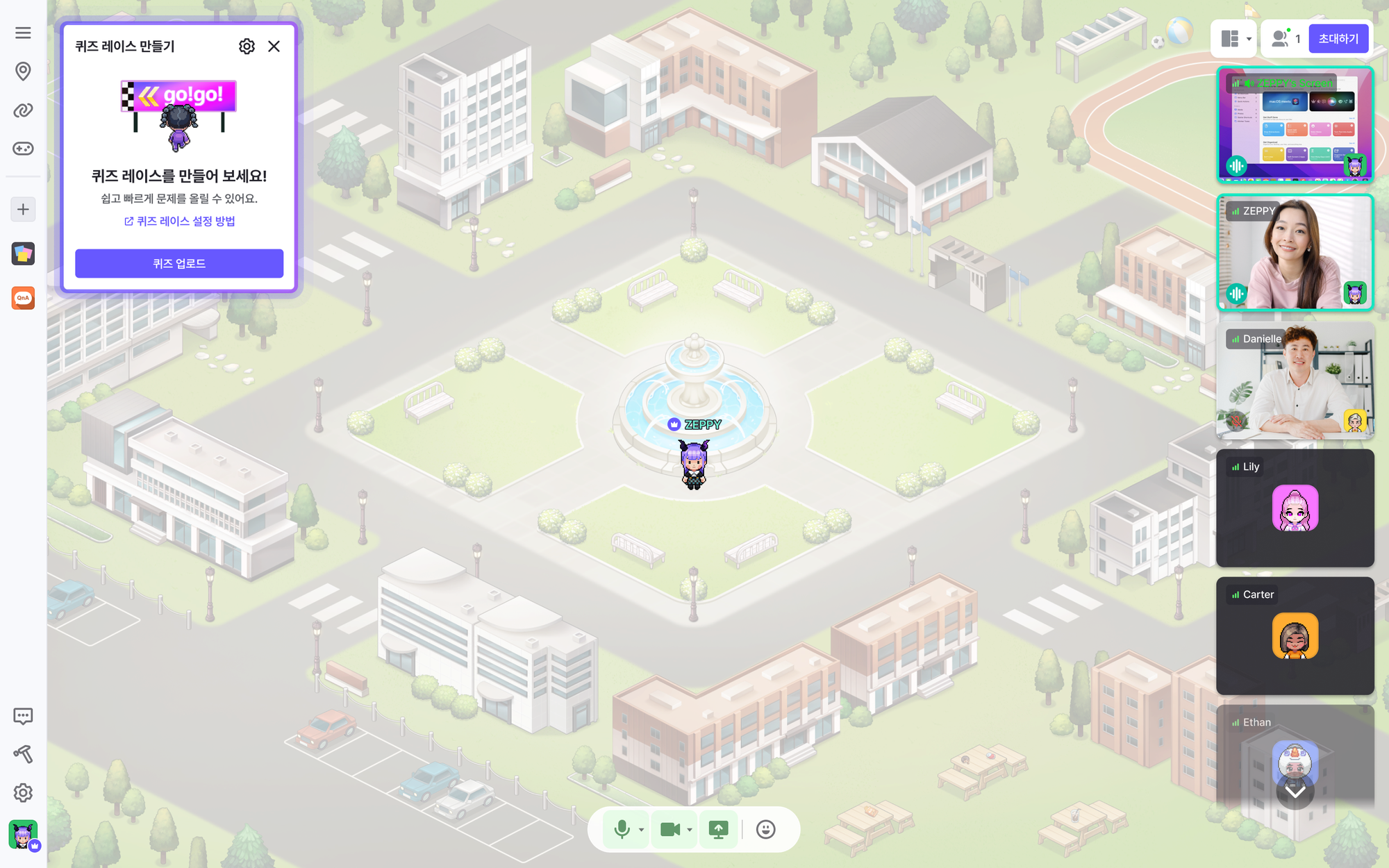Screen dimensions: 1389x868
Task: Upload a quiz with 퀴즈 업로드
Action: pos(179,264)
